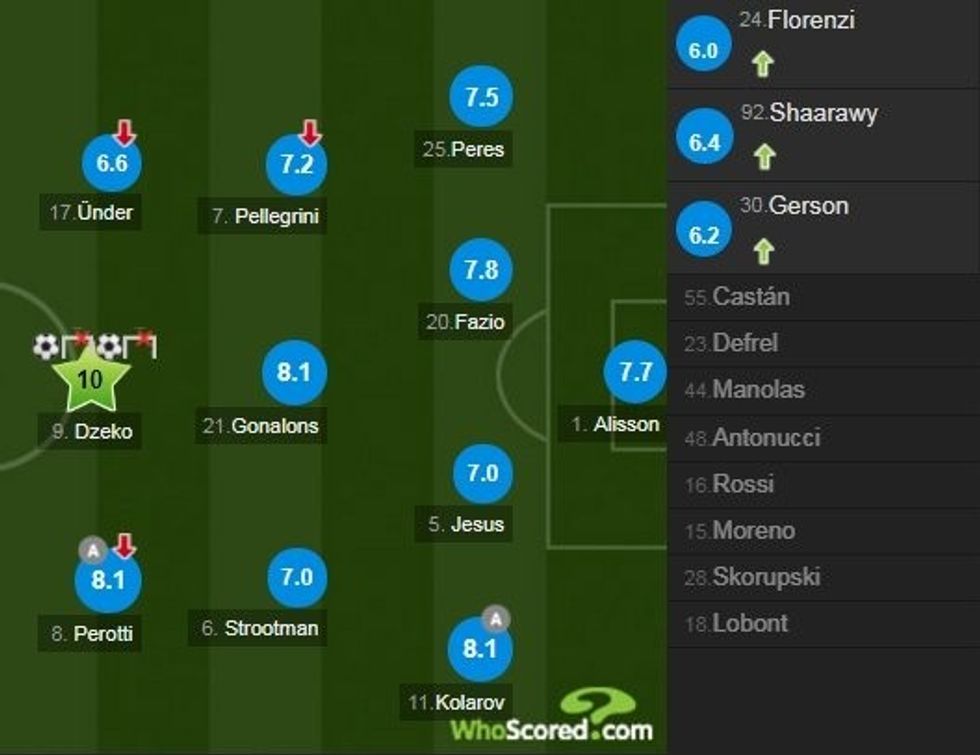Open Pellegrini's 7.2 rating bubble
980x755 pixels.
click(x=296, y=164)
